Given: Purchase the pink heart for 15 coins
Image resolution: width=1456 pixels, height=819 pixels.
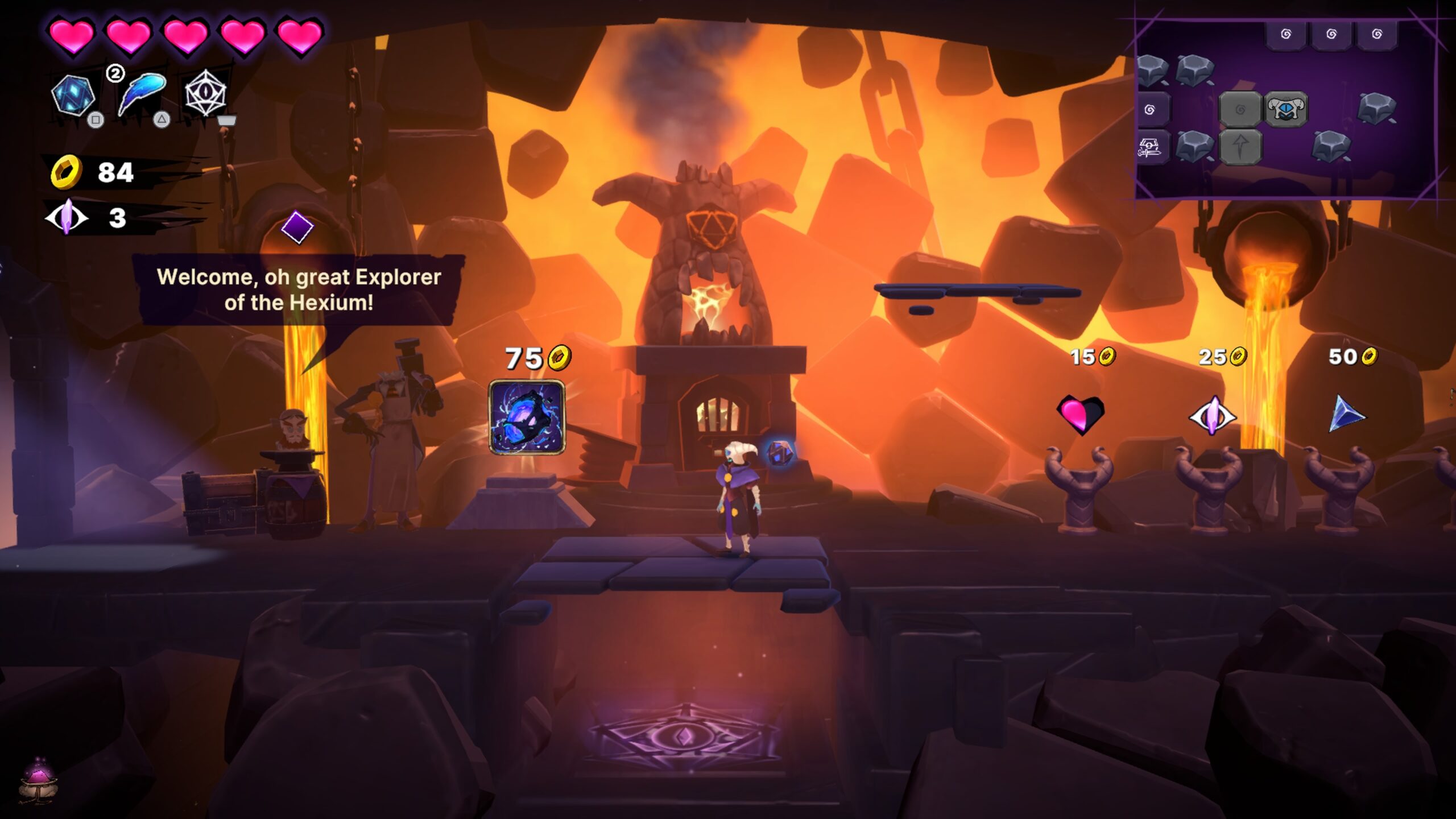Looking at the screenshot, I should (1080, 413).
